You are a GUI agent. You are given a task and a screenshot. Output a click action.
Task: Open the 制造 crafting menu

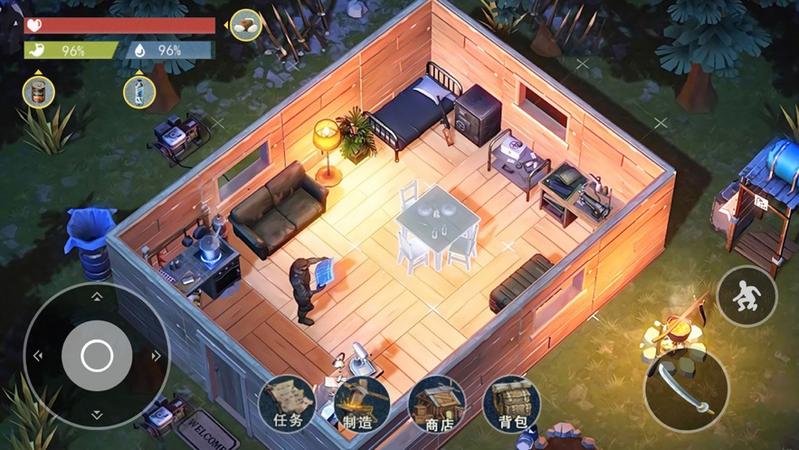361,404
